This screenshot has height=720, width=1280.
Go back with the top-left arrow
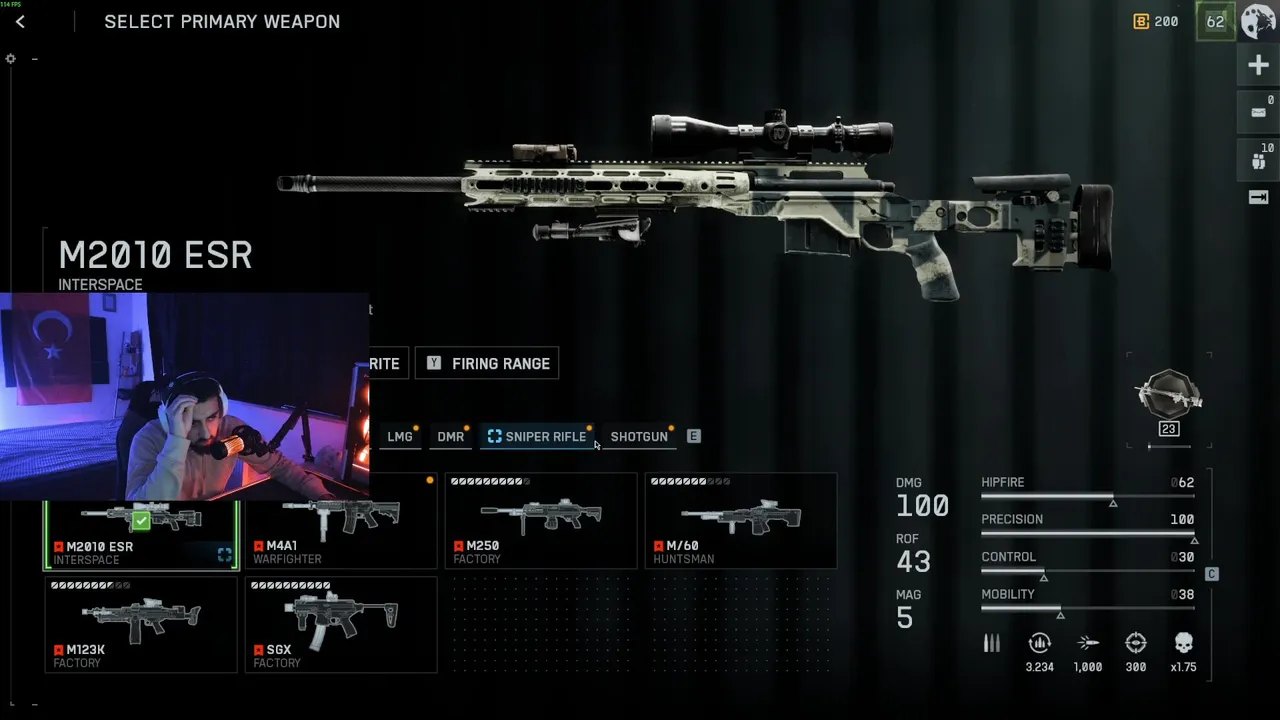(20, 22)
